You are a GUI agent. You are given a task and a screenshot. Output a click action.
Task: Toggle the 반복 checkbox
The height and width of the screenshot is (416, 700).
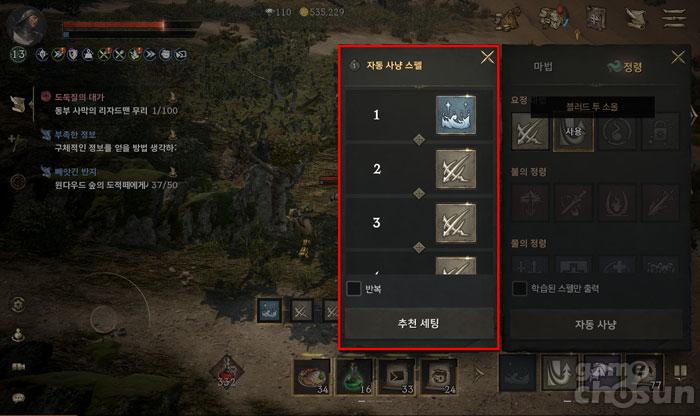354,289
